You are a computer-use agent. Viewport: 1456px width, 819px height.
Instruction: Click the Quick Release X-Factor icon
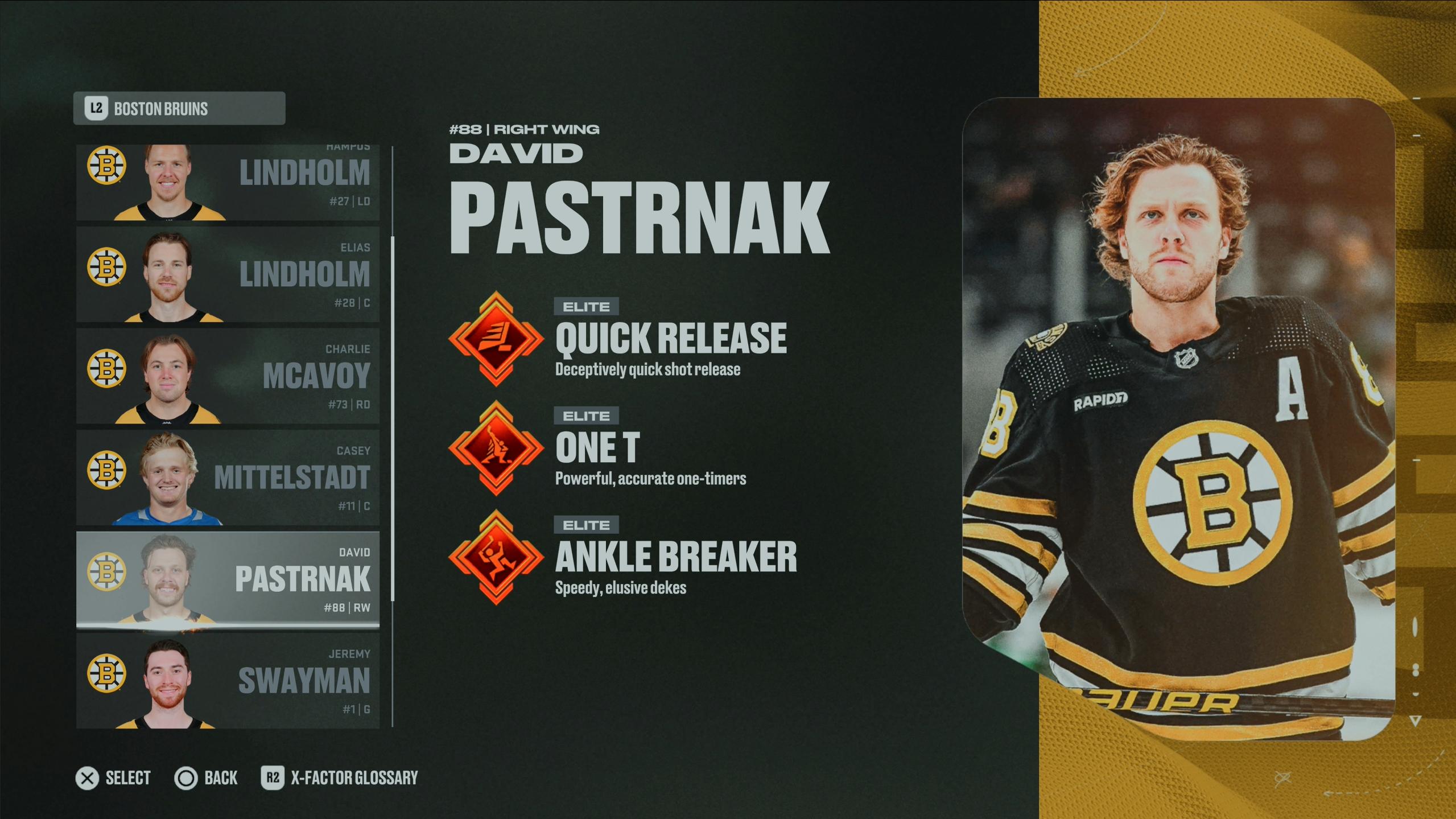[496, 339]
